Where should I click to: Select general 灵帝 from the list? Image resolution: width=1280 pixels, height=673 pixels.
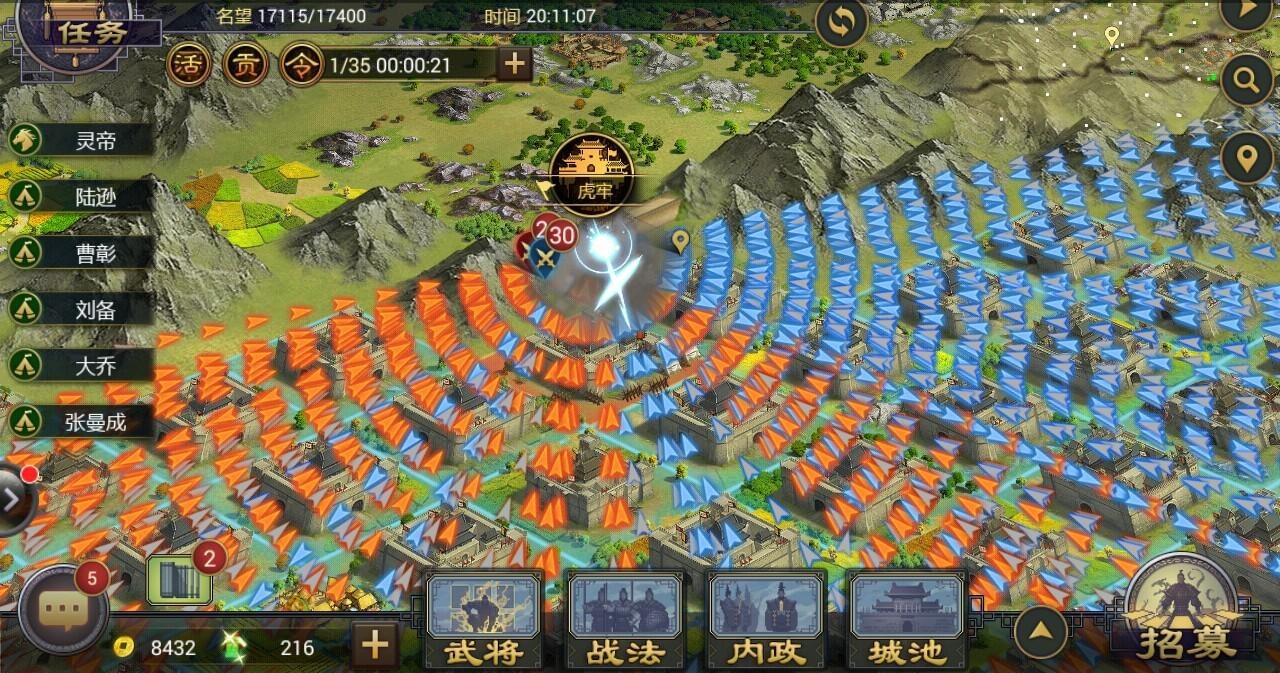[82, 139]
